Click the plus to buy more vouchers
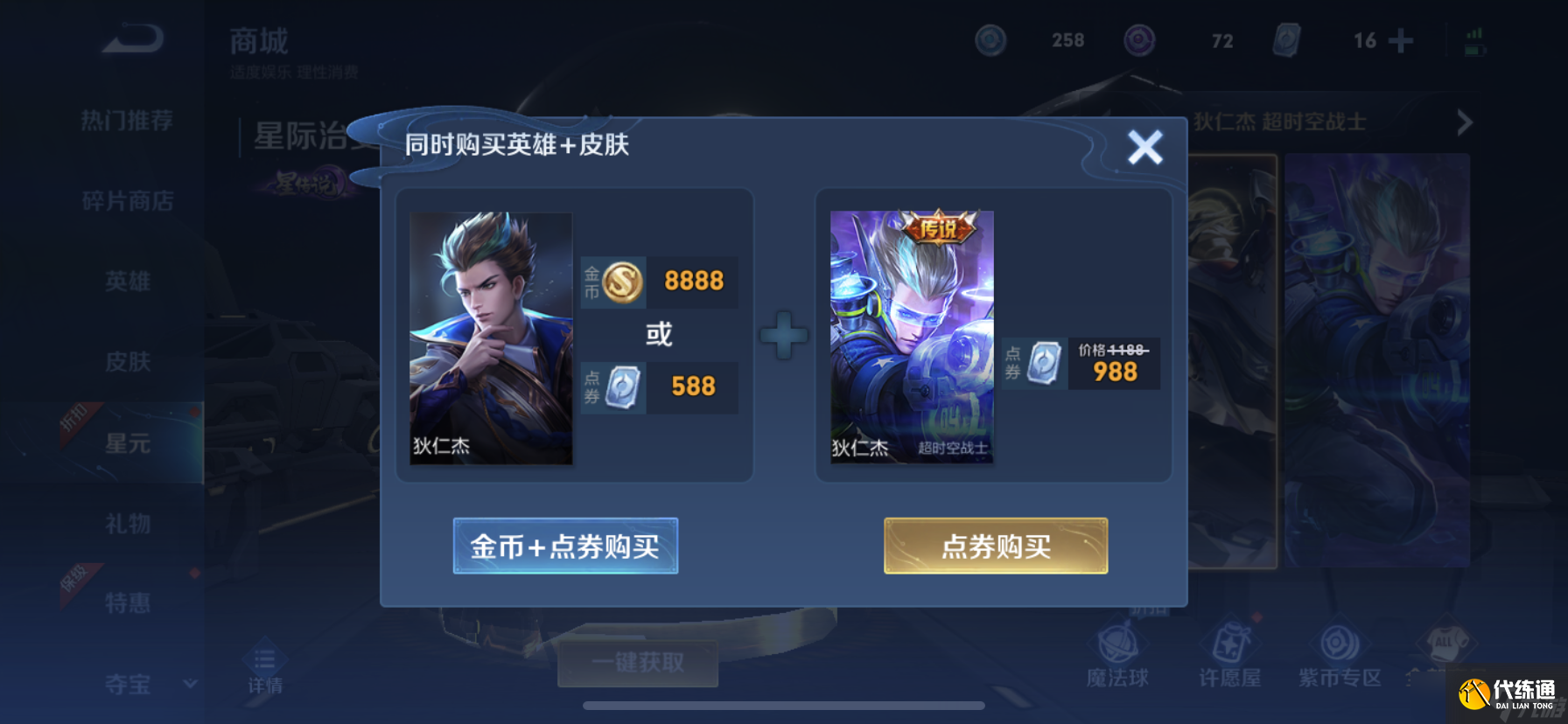 tap(1400, 39)
